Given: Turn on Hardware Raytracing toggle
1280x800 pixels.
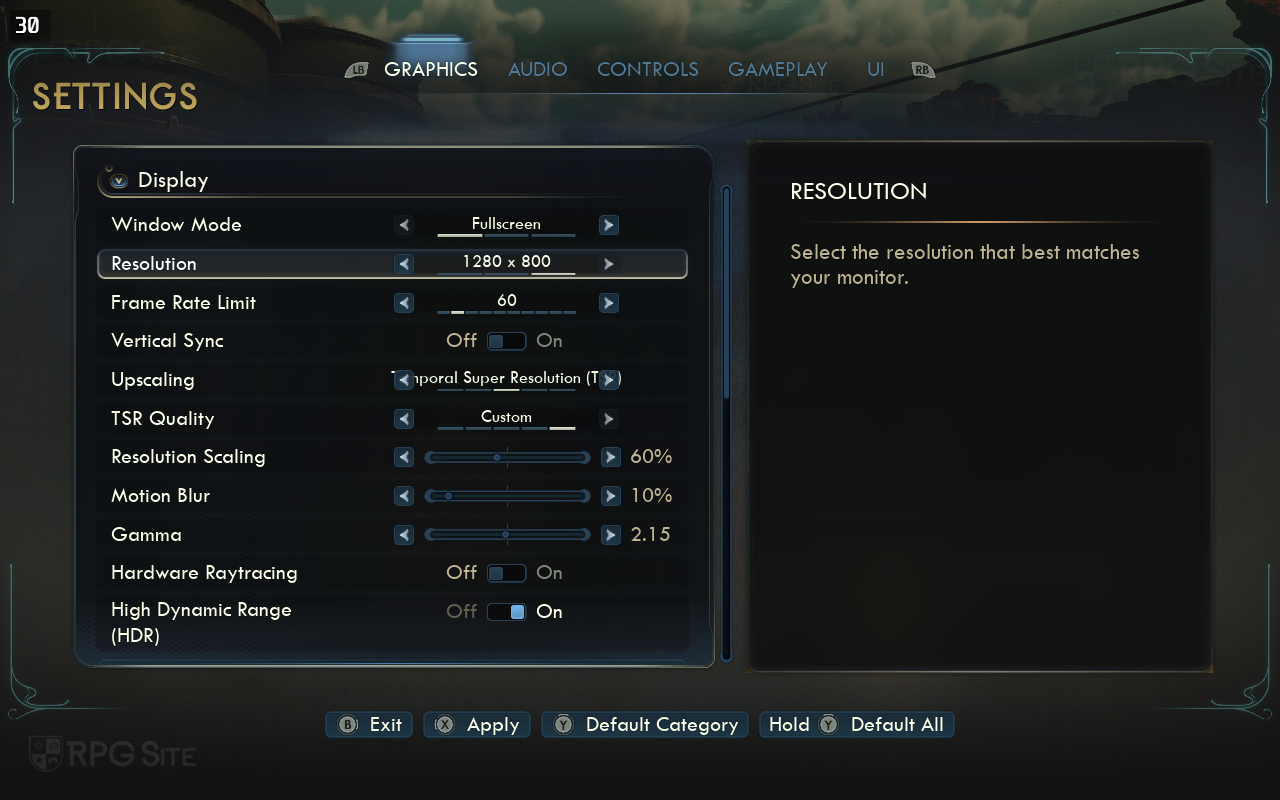Looking at the screenshot, I should [x=506, y=573].
